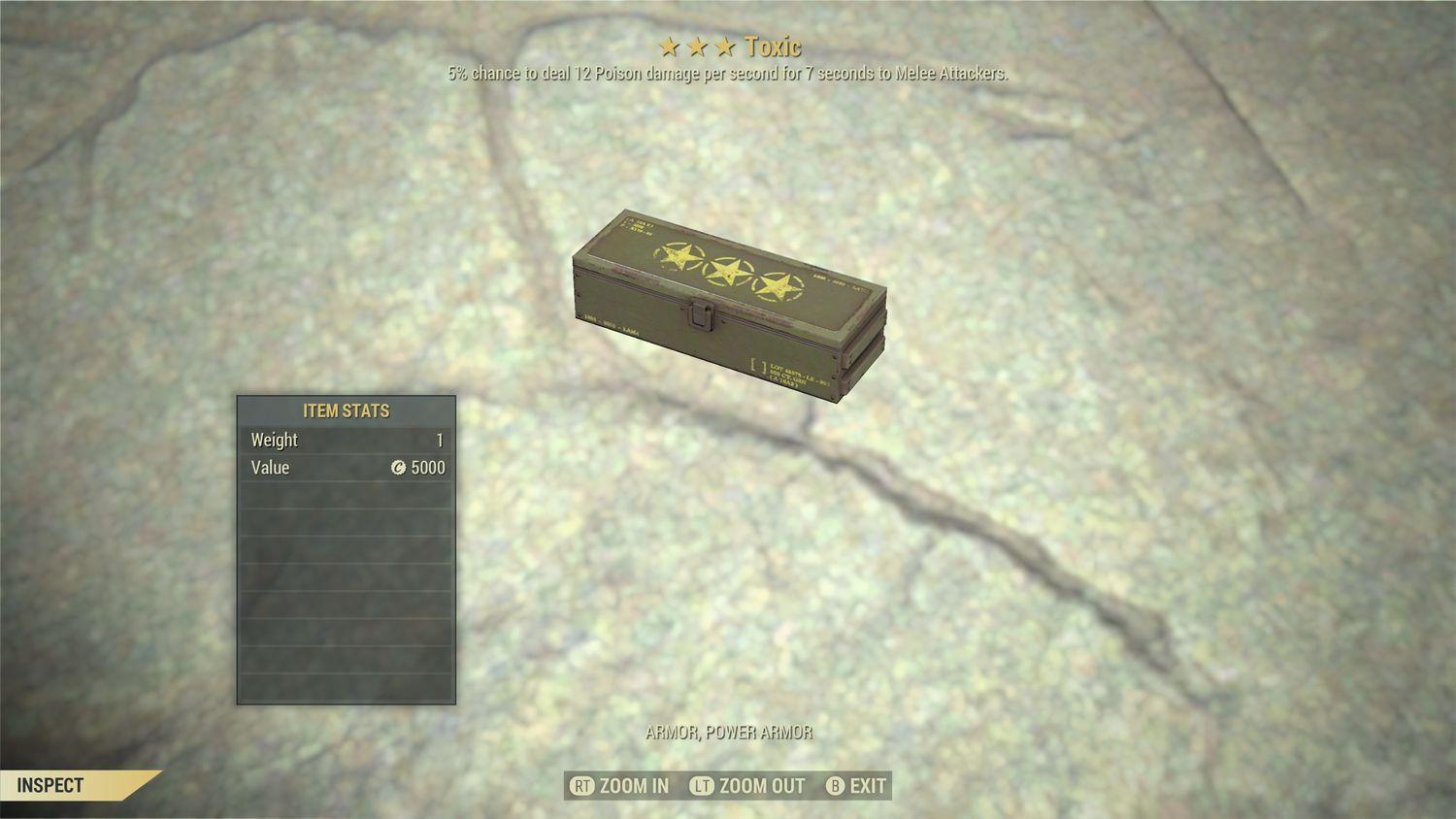
Task: Expand the ITEM STATS panel header
Action: pos(346,410)
